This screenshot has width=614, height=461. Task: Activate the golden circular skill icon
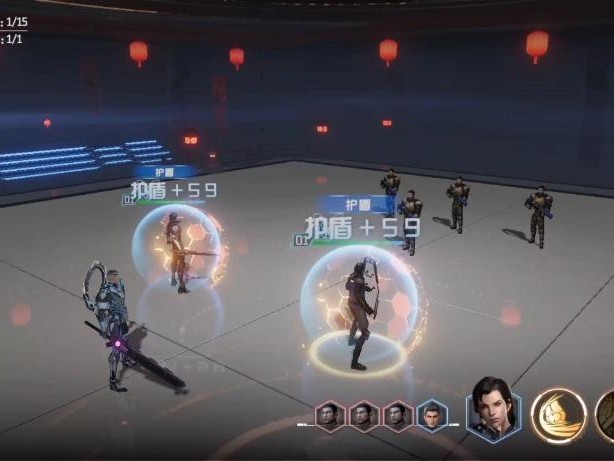(558, 416)
